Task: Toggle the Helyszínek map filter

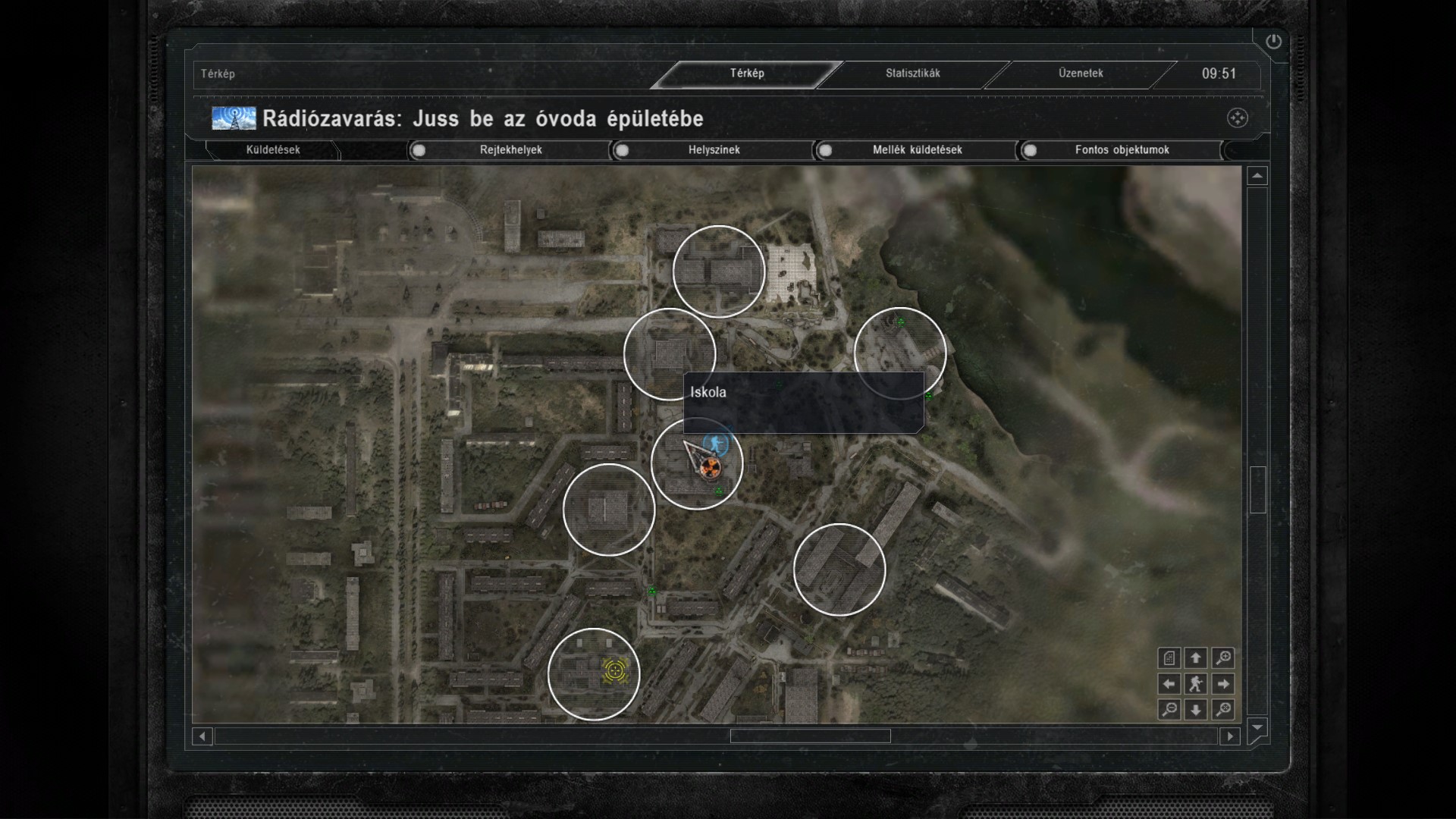Action: point(623,150)
